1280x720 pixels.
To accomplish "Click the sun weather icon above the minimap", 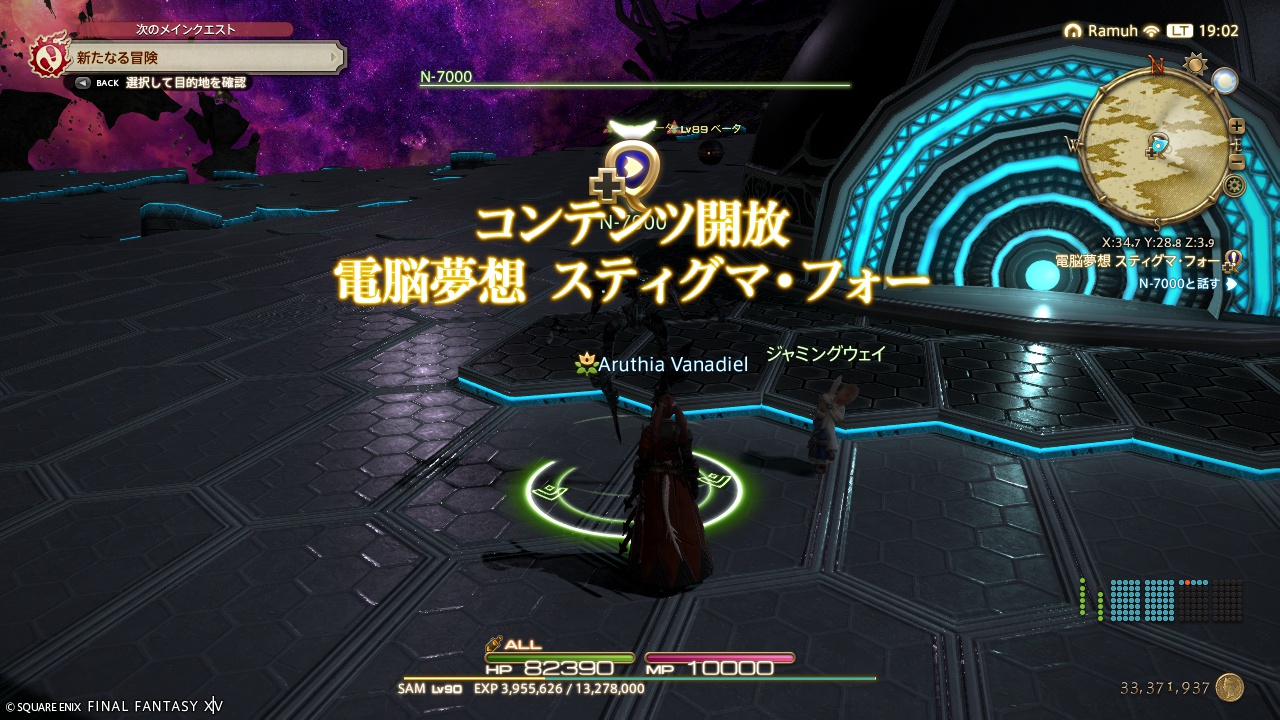I will 1194,64.
